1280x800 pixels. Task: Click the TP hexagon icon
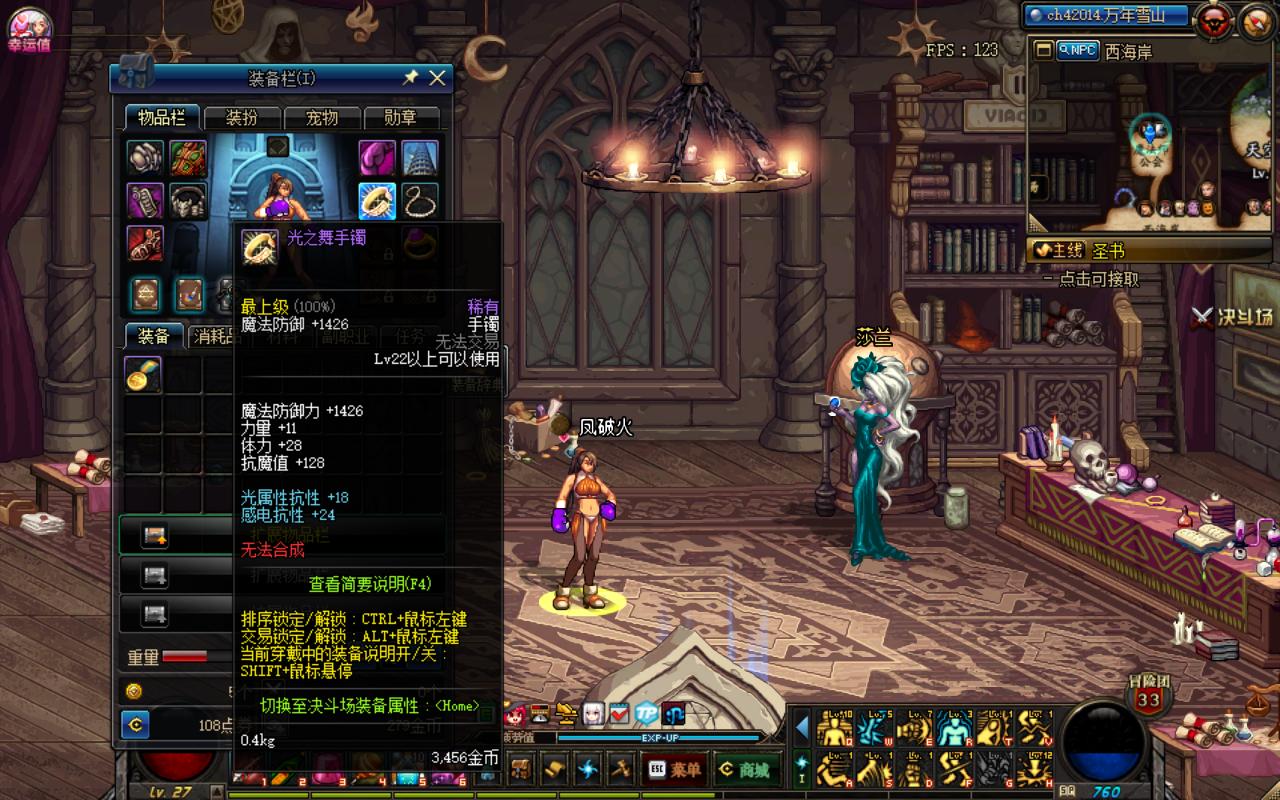tap(647, 713)
